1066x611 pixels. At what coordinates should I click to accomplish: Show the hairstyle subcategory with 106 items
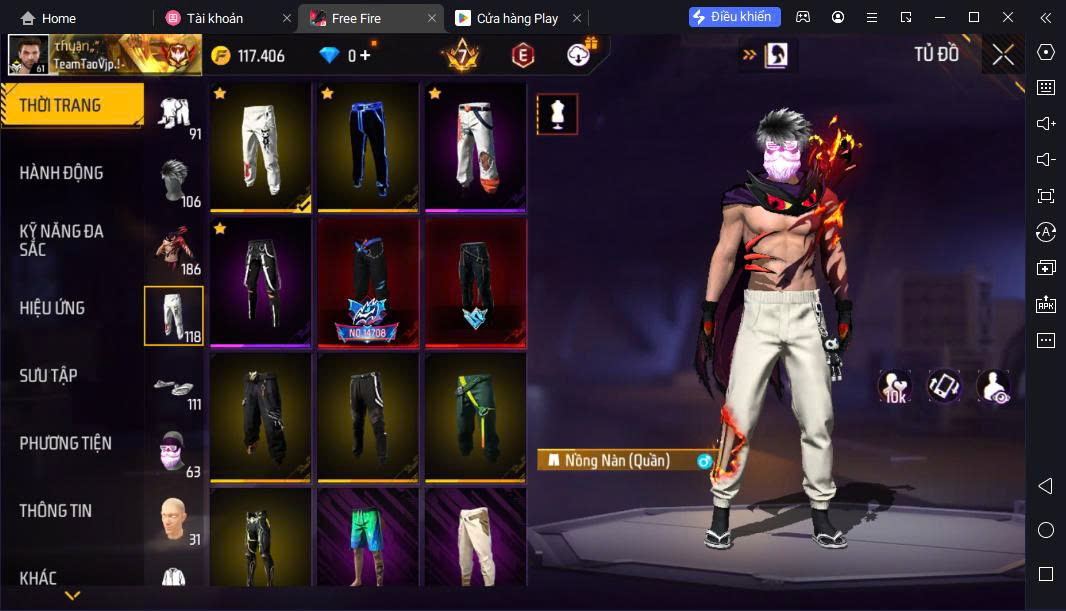click(175, 180)
